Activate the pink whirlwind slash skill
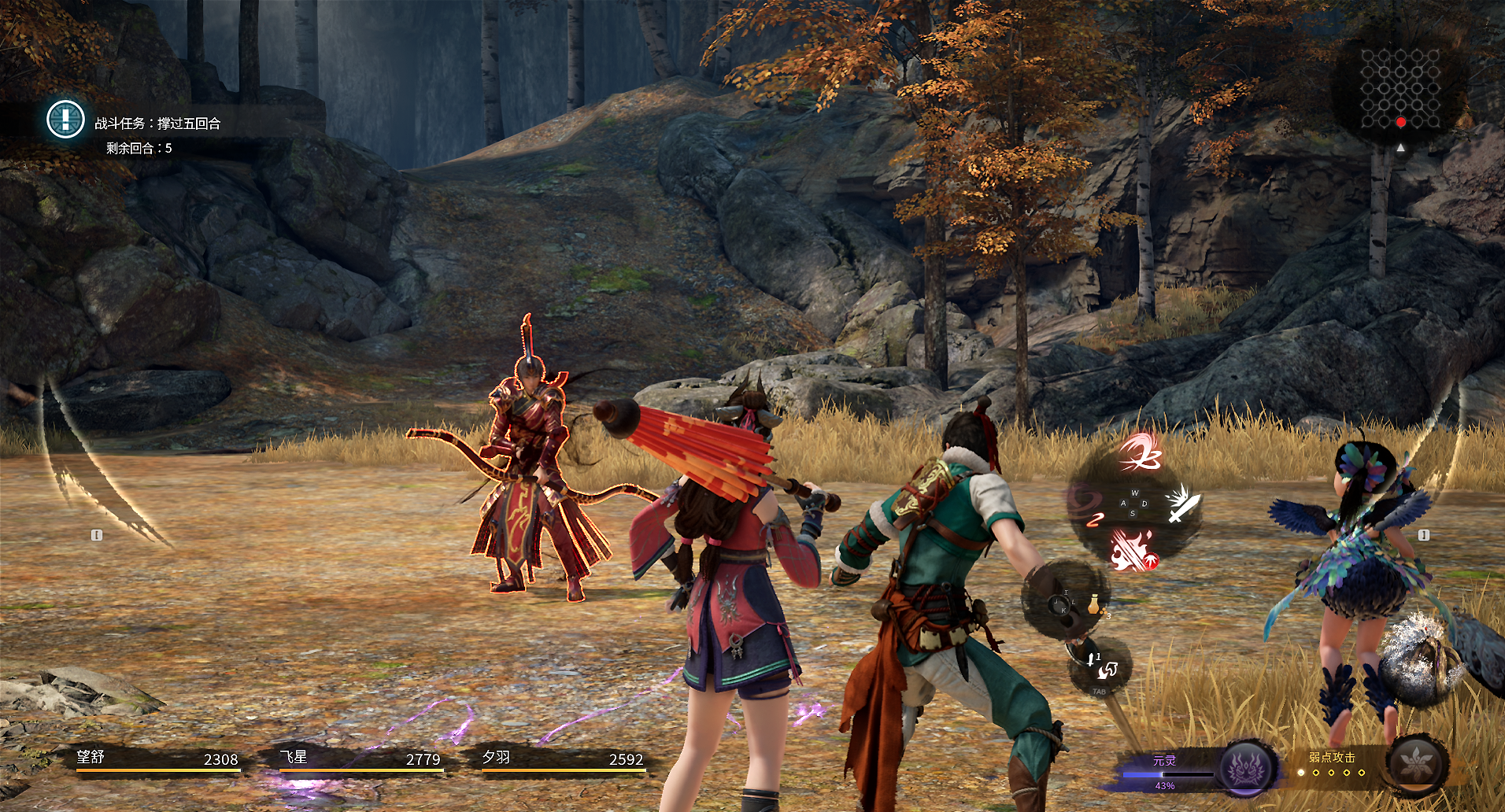 1141,452
